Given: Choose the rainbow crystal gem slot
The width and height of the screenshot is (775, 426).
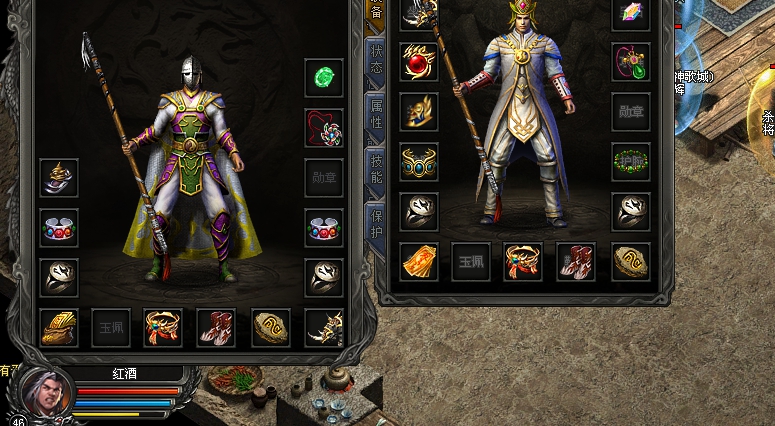Looking at the screenshot, I should (x=631, y=14).
